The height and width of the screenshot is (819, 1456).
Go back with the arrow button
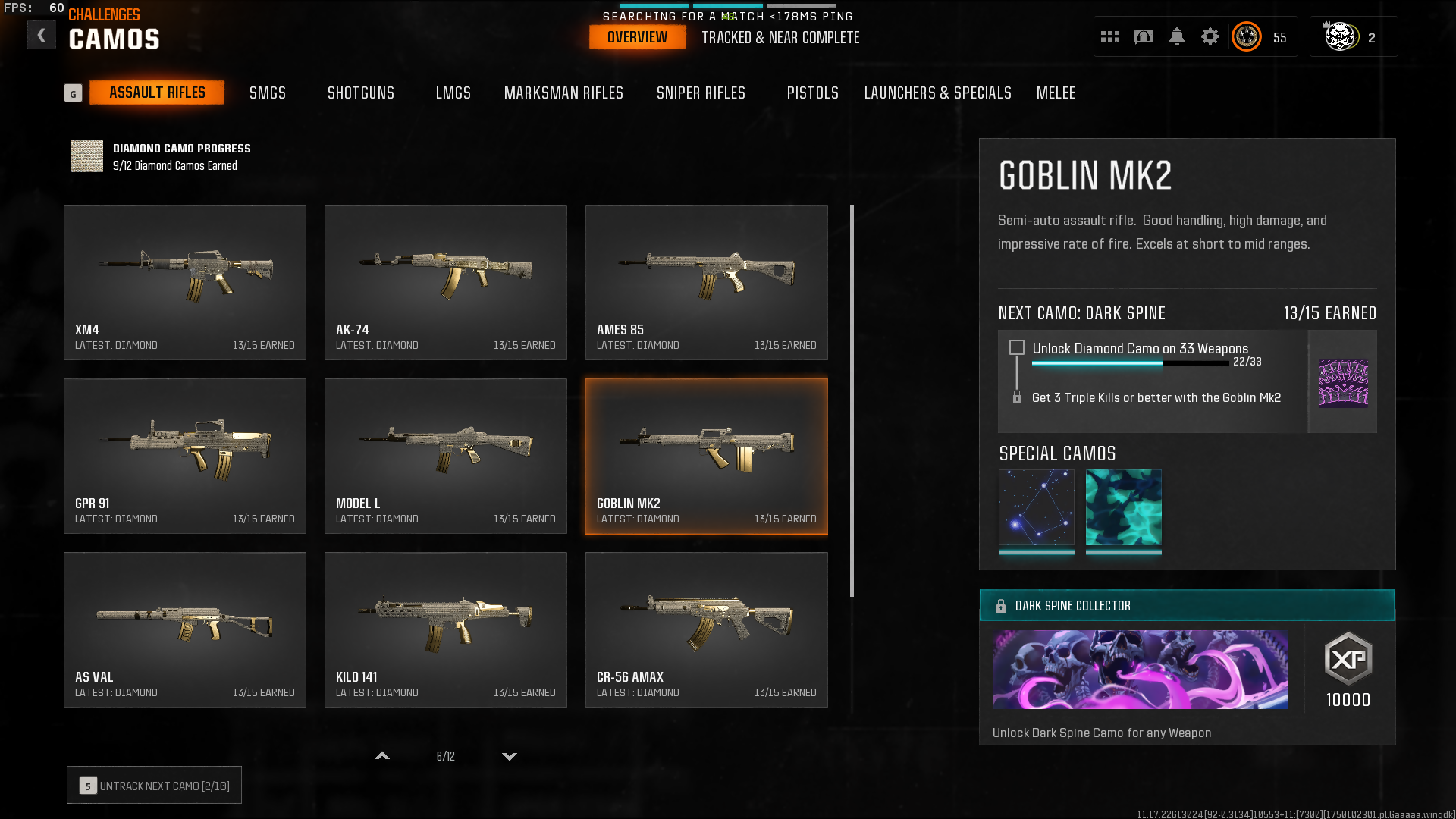pyautogui.click(x=42, y=35)
